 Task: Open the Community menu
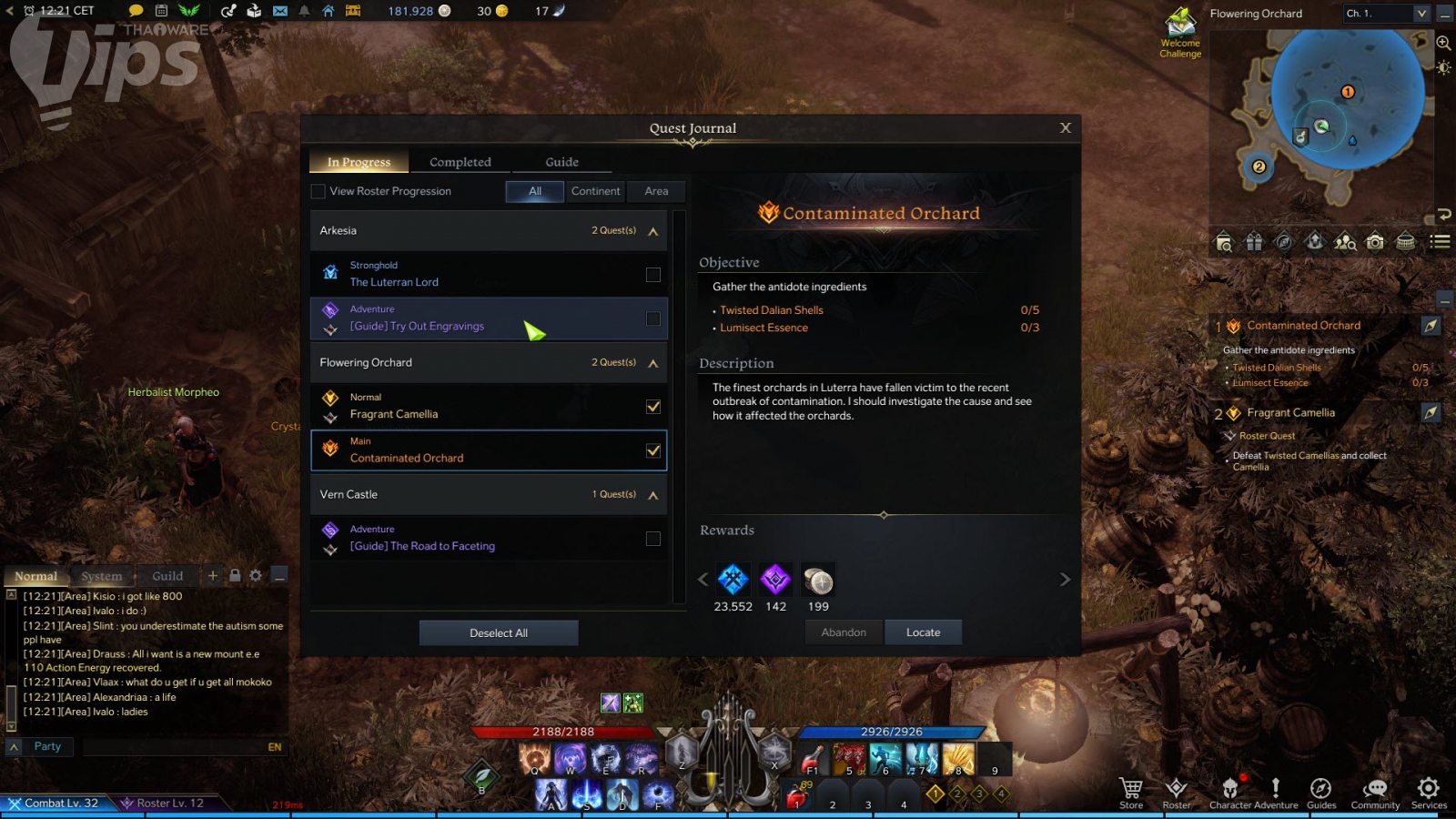click(1375, 792)
